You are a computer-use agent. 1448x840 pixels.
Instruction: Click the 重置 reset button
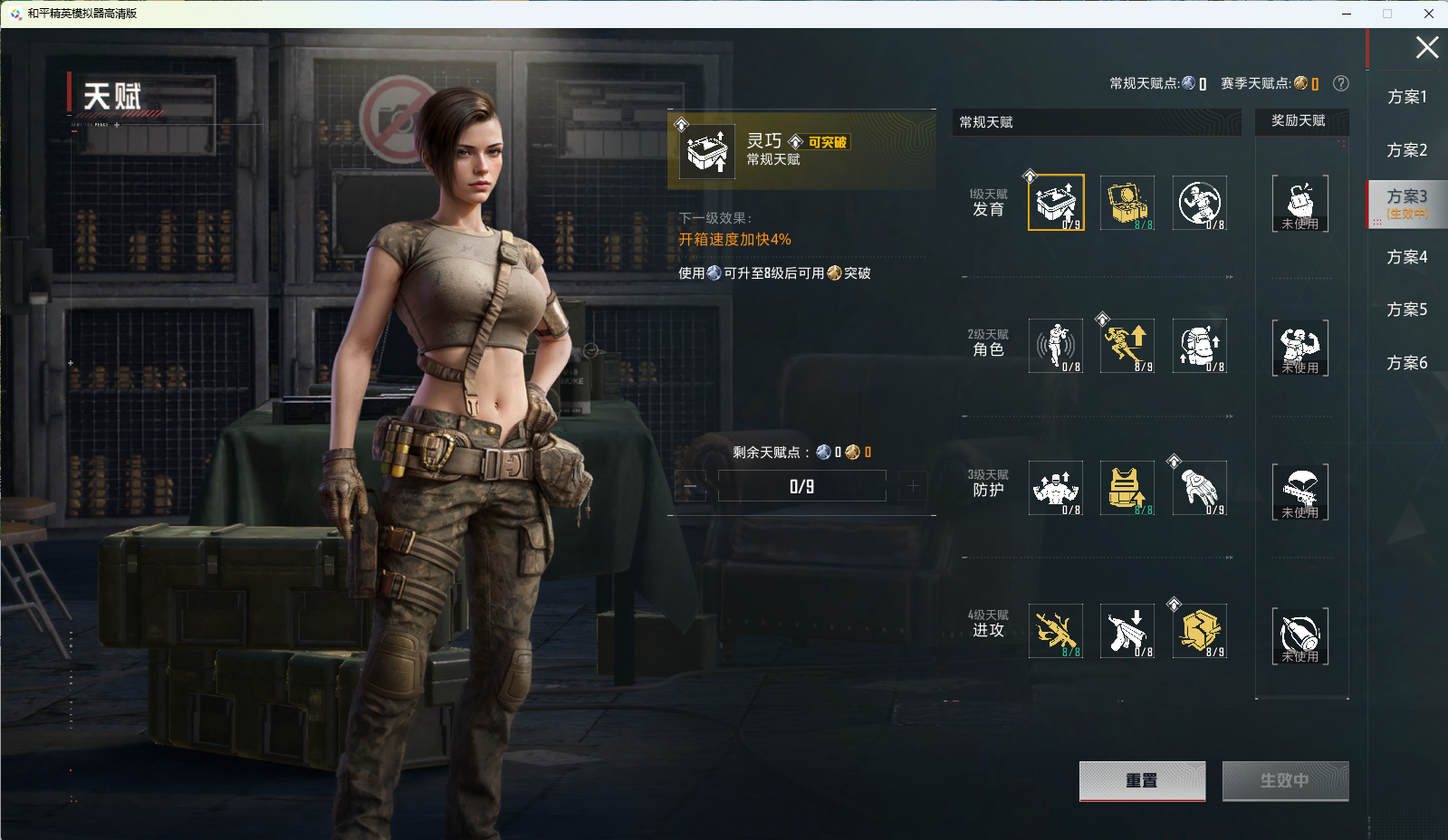pyautogui.click(x=1142, y=780)
